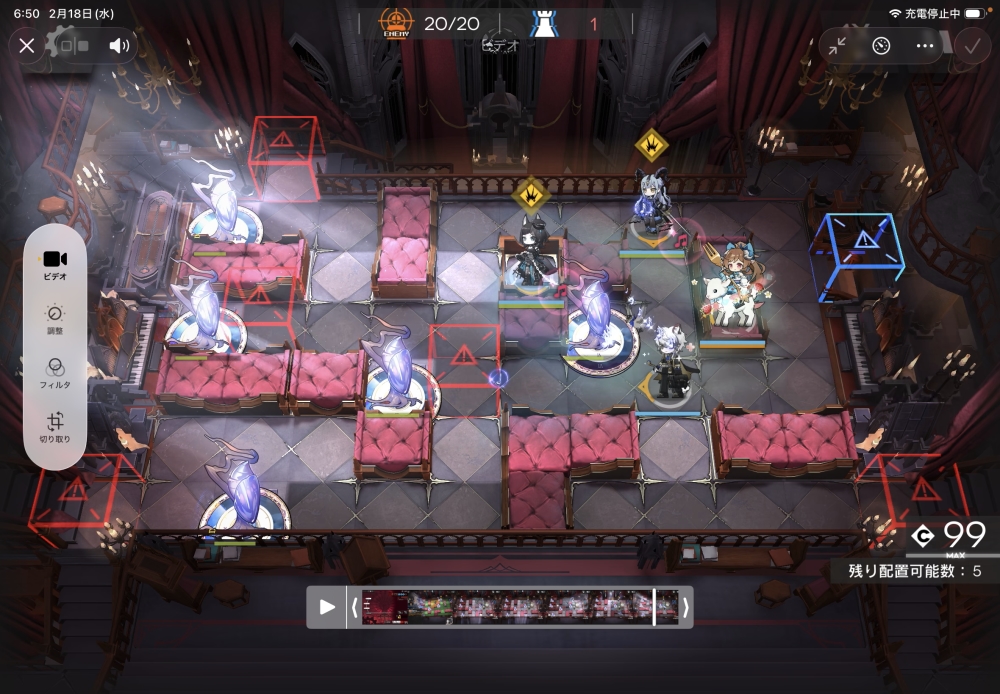Play the video from the timeline bar
Image resolution: width=1000 pixels, height=694 pixels.
click(327, 607)
